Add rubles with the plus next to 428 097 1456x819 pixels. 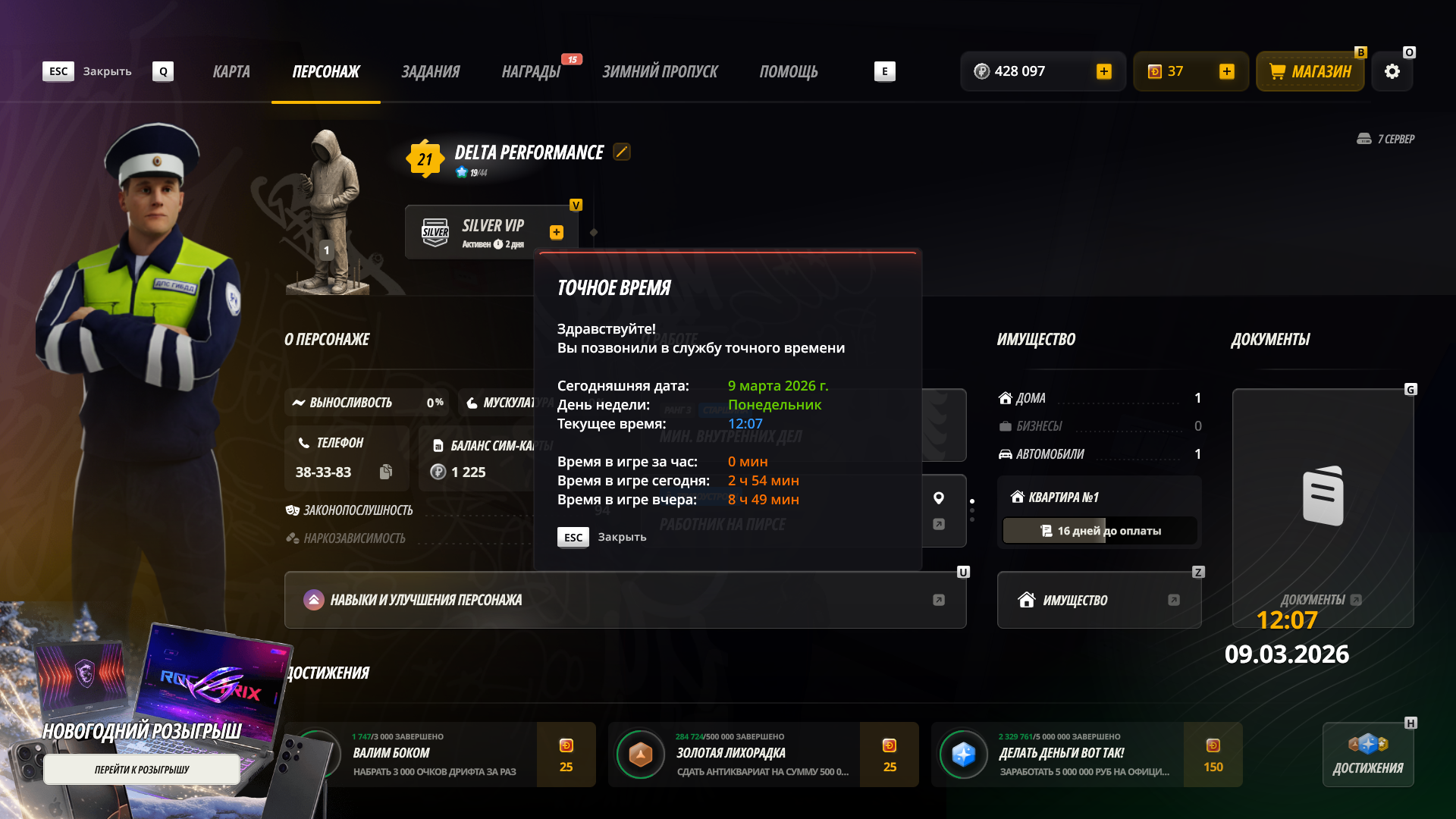[x=1104, y=72]
